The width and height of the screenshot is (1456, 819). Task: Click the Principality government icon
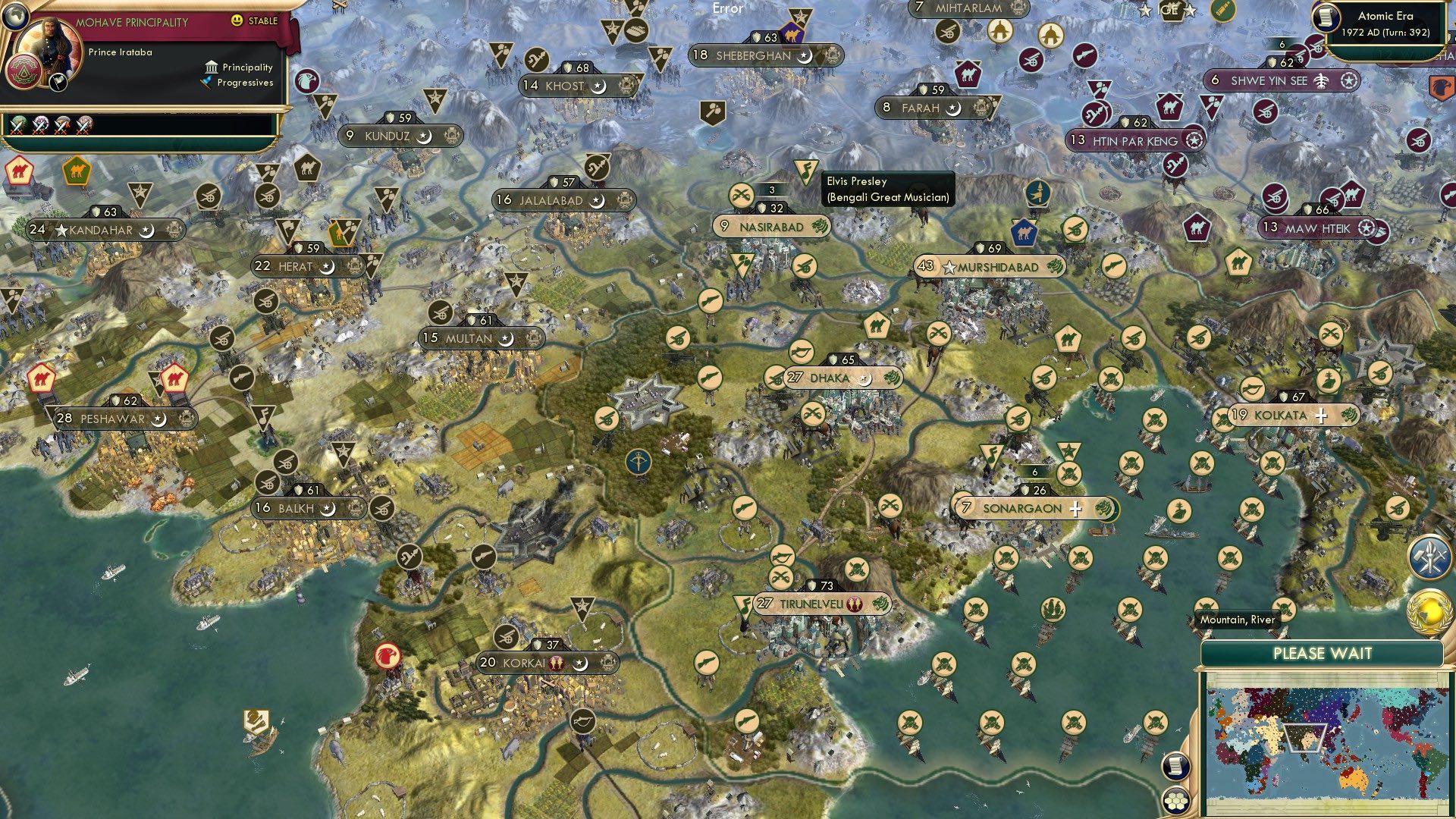pos(210,67)
